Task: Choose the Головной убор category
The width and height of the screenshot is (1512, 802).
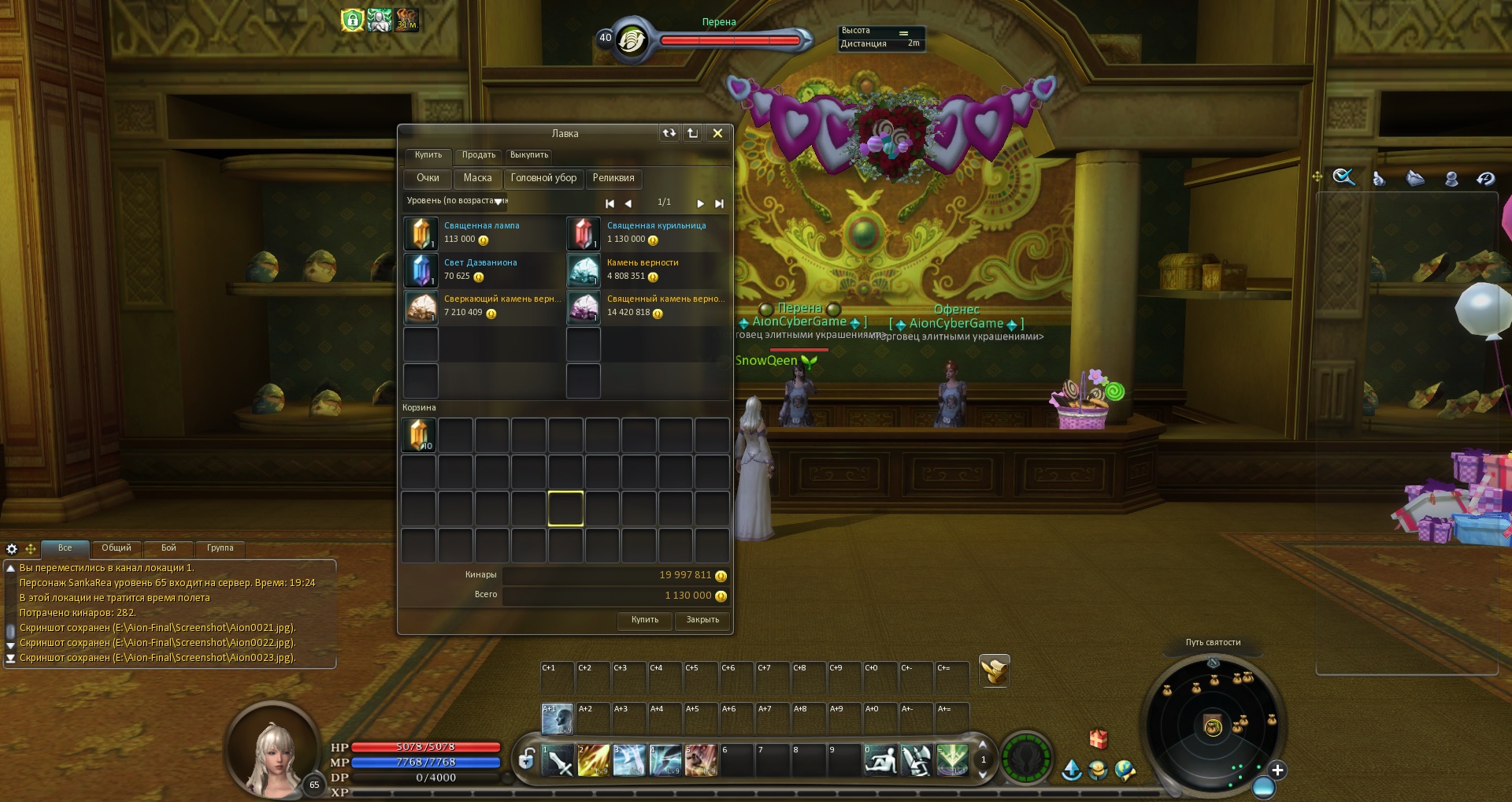Action: (x=543, y=178)
